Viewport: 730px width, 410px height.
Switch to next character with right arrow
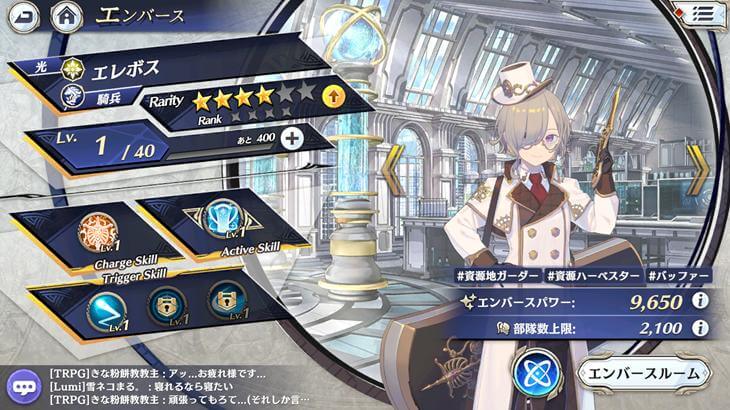[698, 171]
